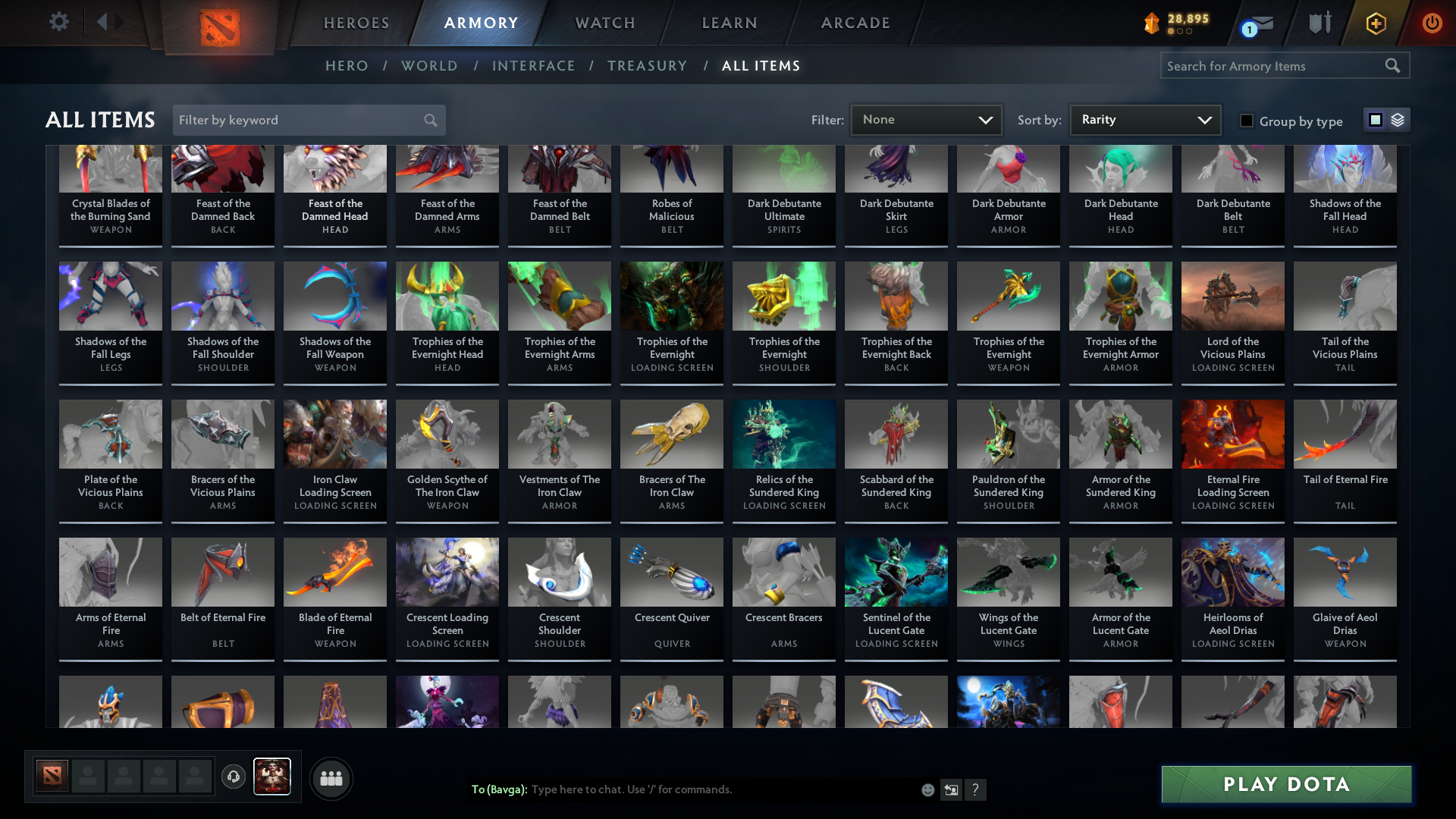Expand the chat options beside the text field
Viewport: 1456px width, 819px height.
click(951, 789)
